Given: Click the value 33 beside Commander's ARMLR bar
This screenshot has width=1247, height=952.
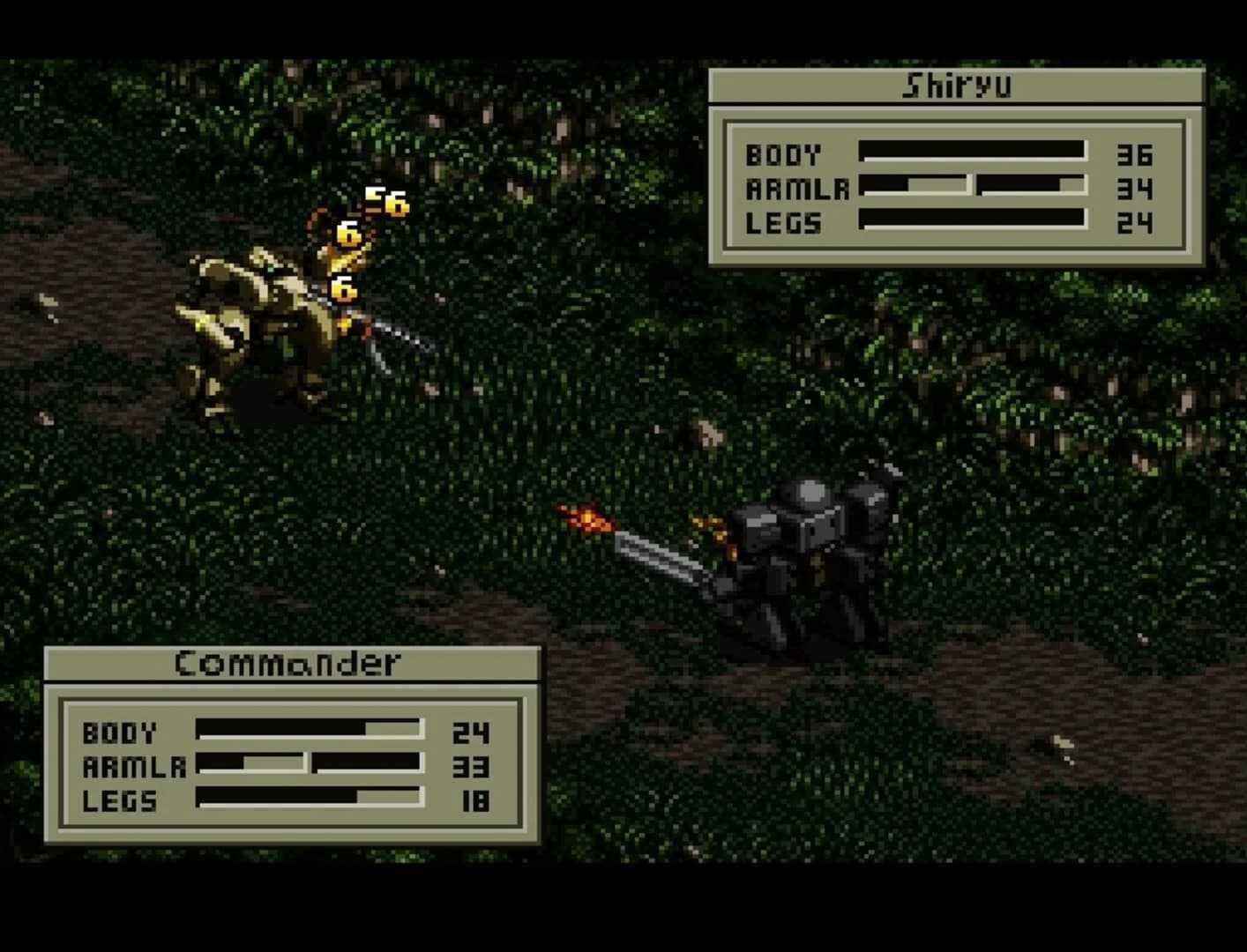Looking at the screenshot, I should (x=472, y=767).
